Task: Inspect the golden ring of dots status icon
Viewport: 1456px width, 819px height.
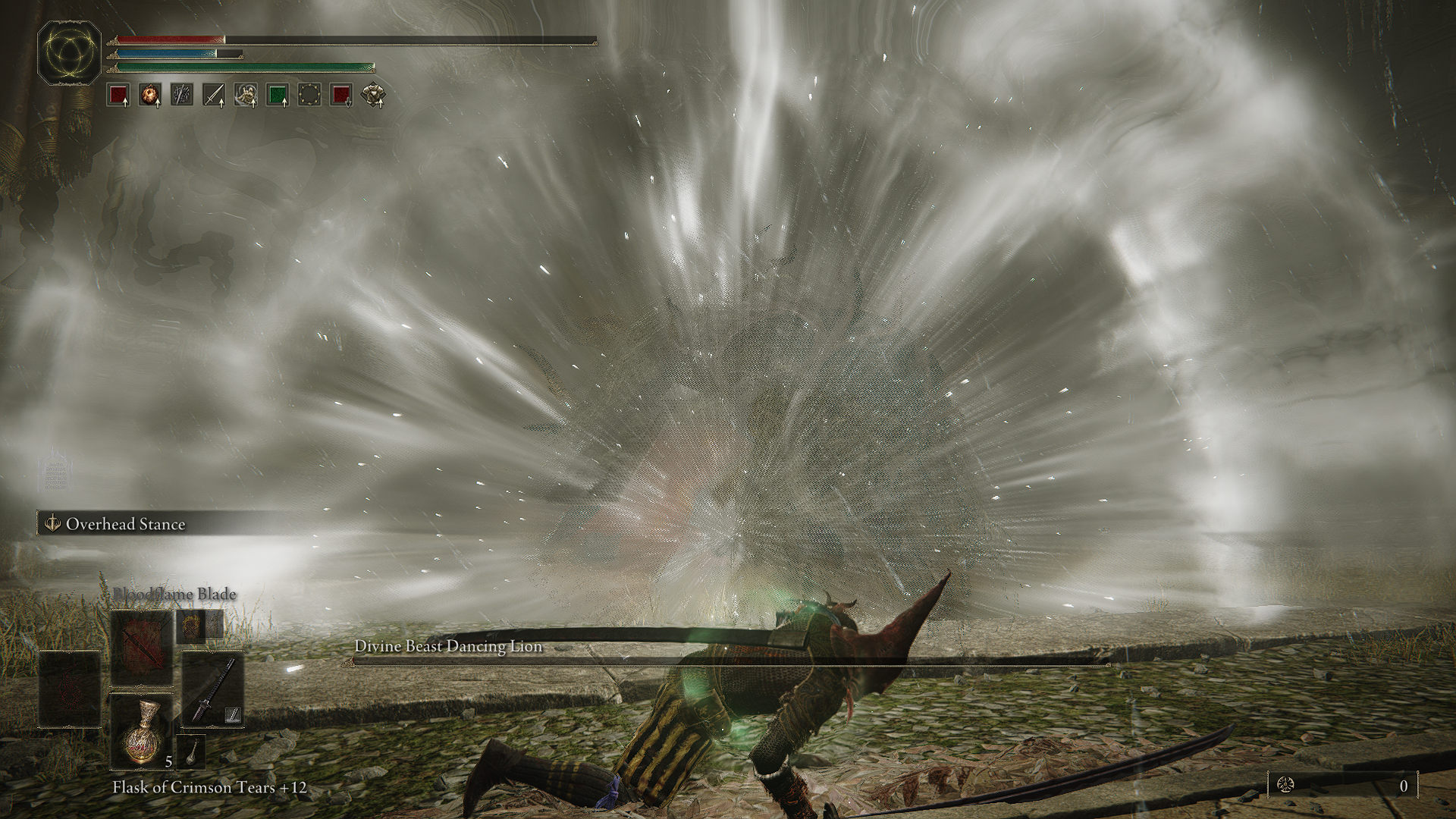Action: point(309,95)
